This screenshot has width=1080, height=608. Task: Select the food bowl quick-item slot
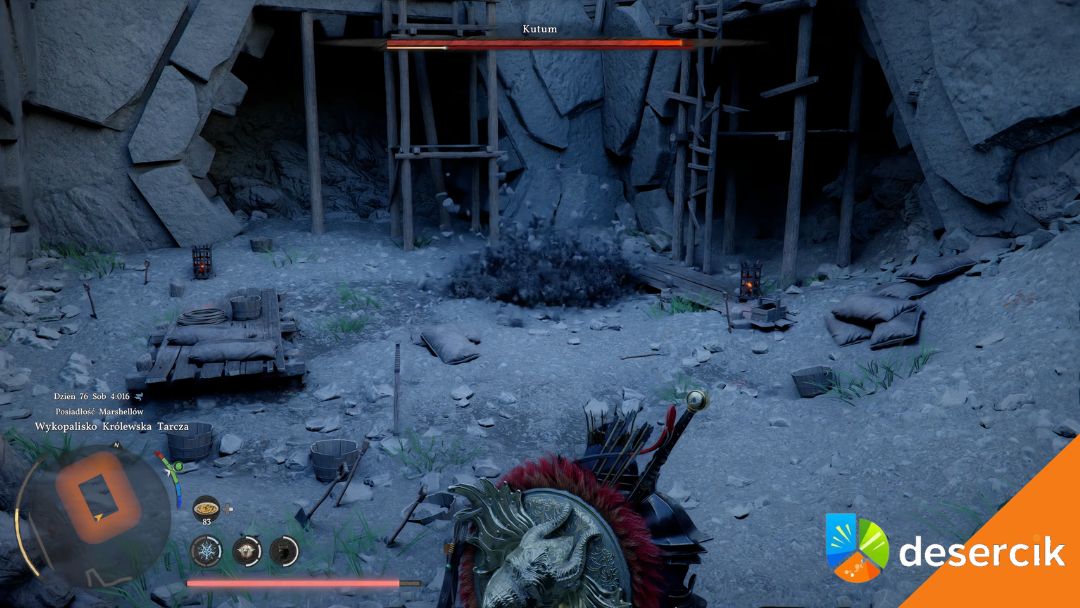tap(206, 507)
